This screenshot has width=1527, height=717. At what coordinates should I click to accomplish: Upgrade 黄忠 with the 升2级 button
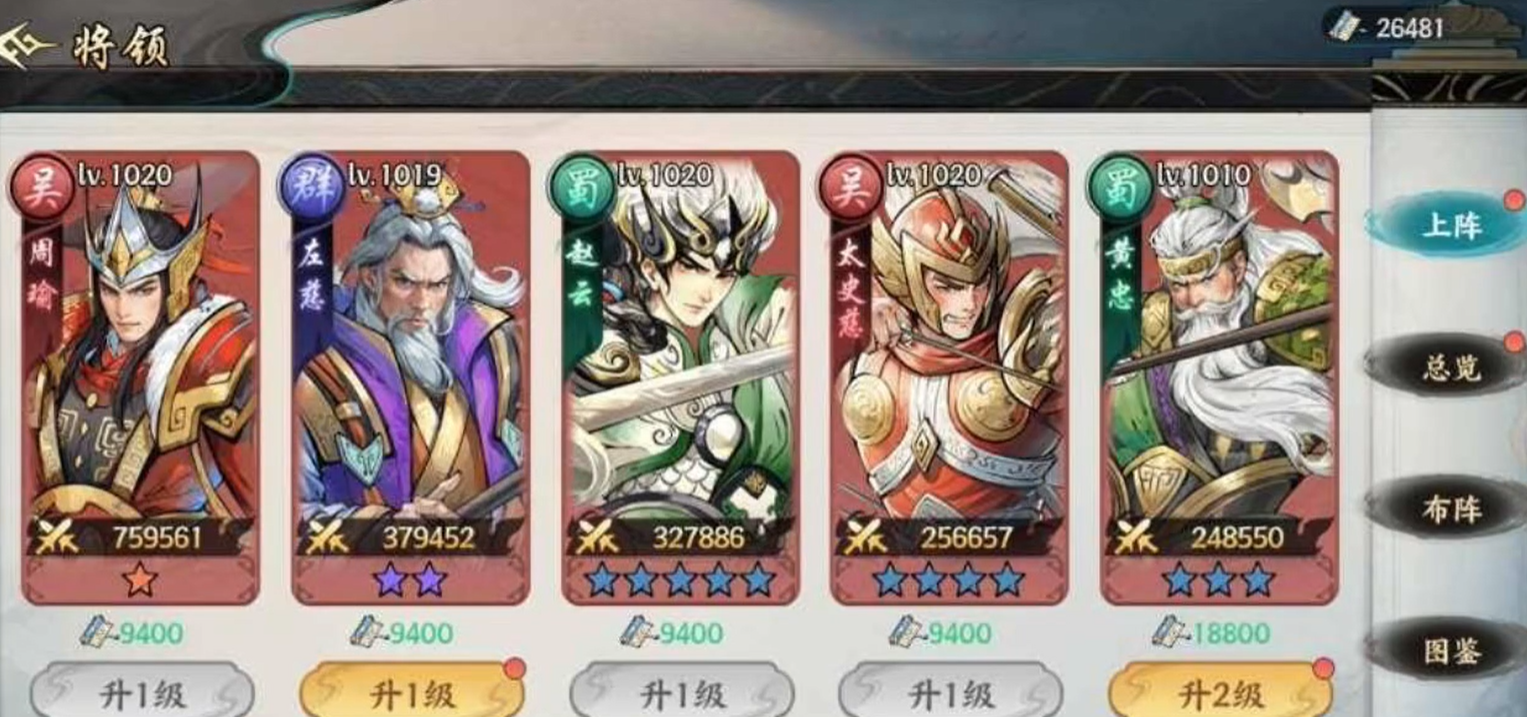pyautogui.click(x=1220, y=694)
